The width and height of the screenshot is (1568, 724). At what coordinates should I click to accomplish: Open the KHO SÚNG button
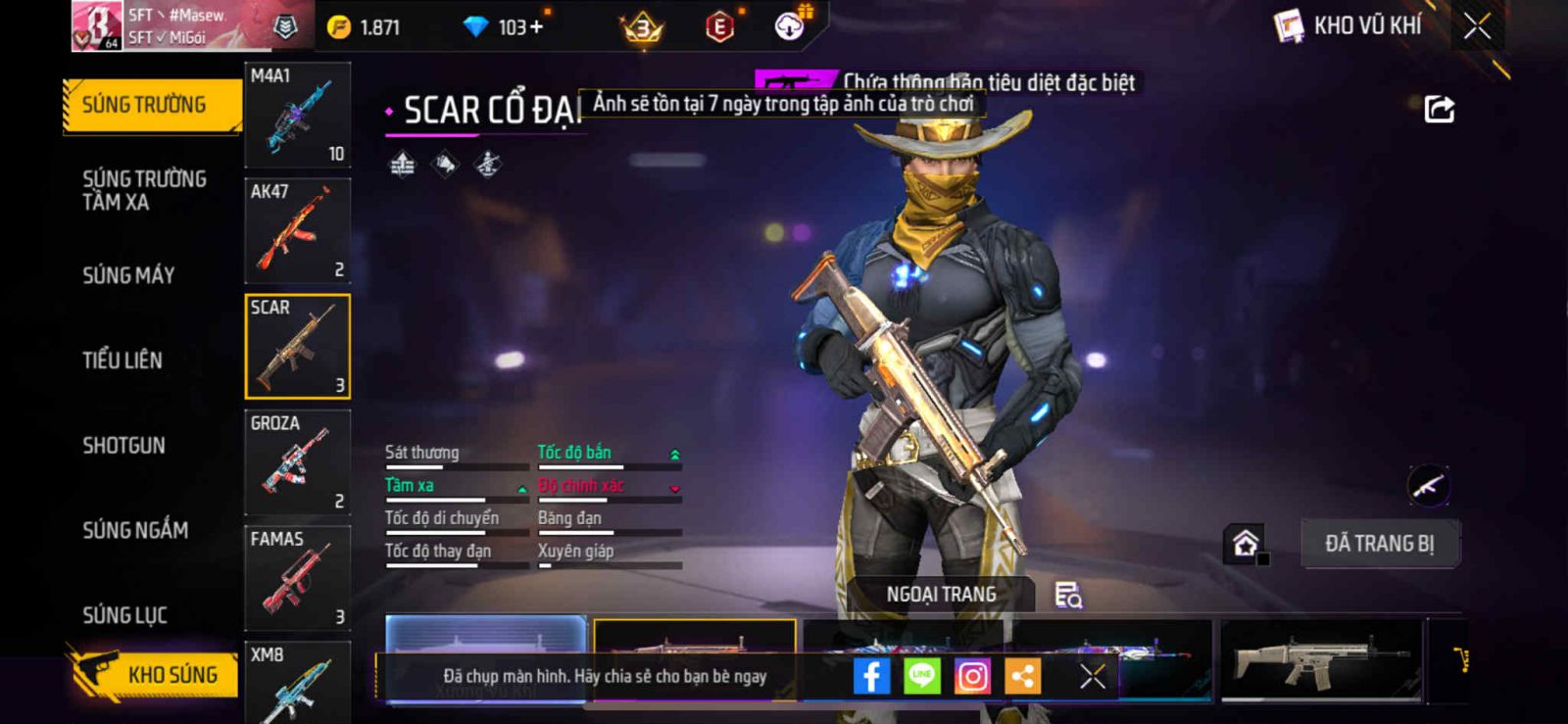[155, 674]
